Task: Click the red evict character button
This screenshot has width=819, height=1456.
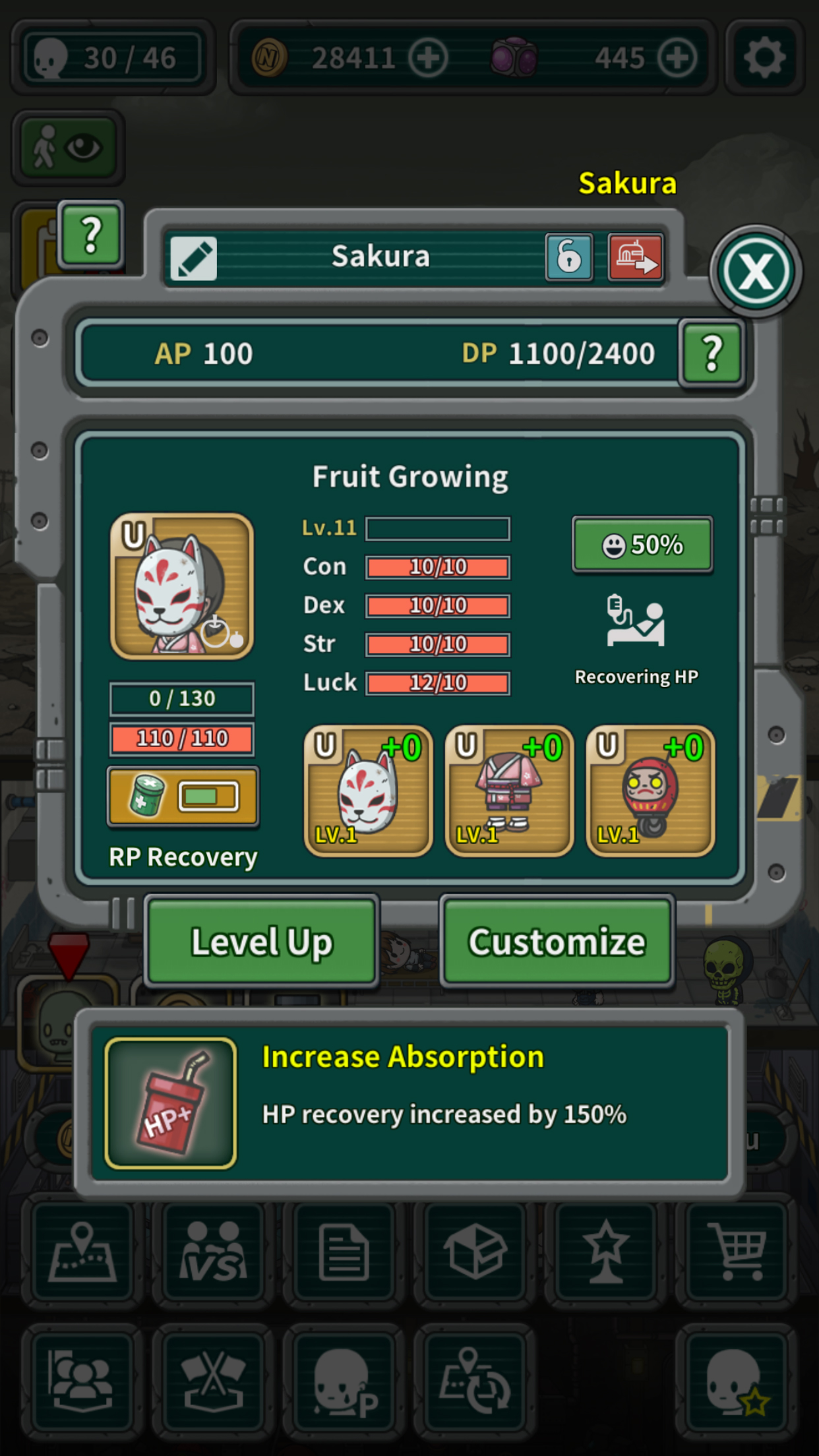Action: point(635,257)
